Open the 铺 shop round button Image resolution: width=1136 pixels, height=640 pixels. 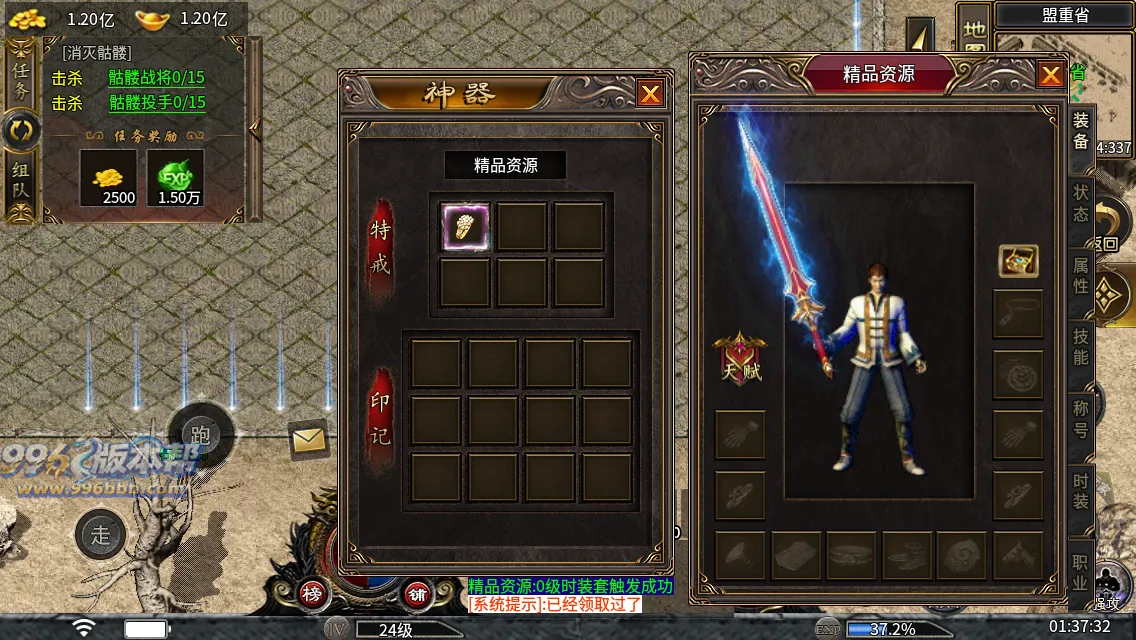(417, 594)
